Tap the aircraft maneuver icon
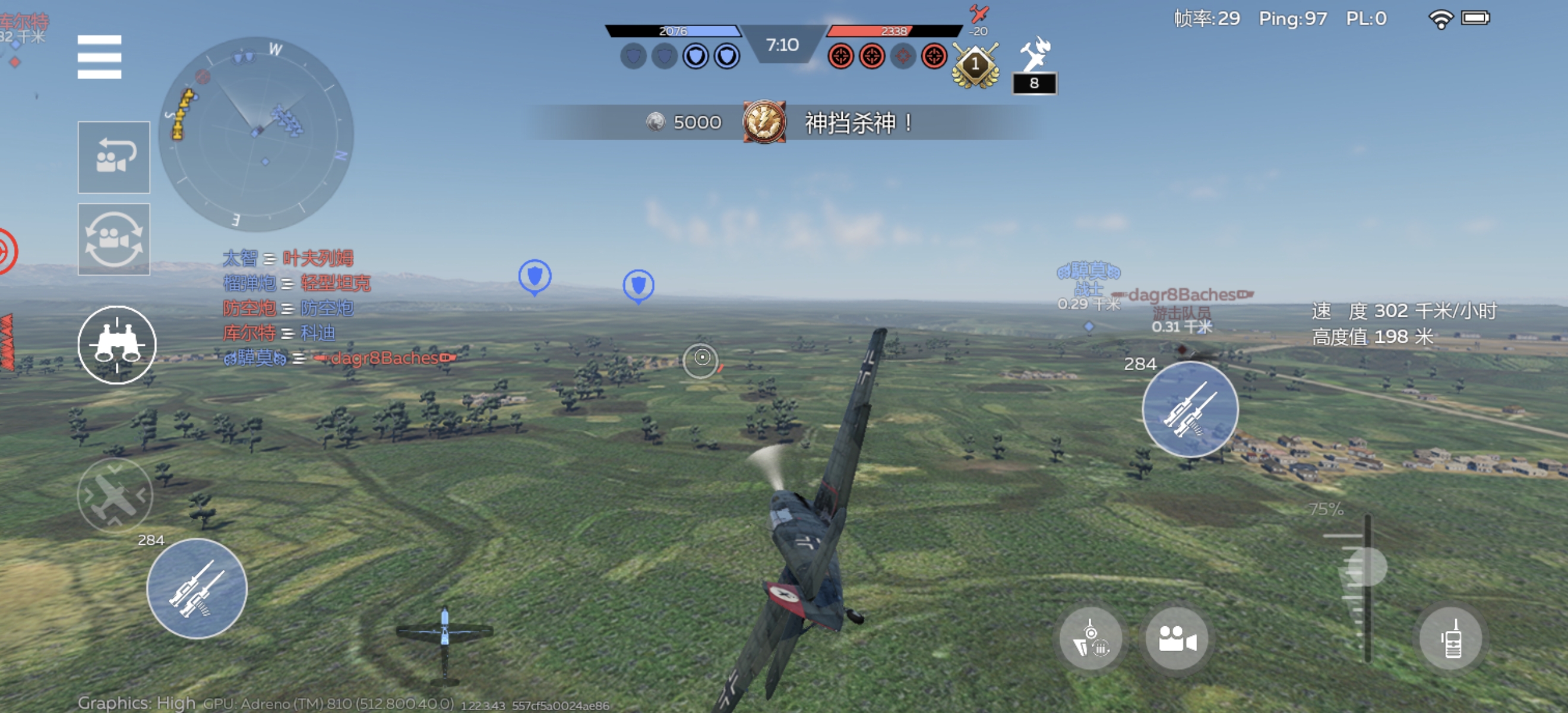The height and width of the screenshot is (713, 1568). pos(115,494)
